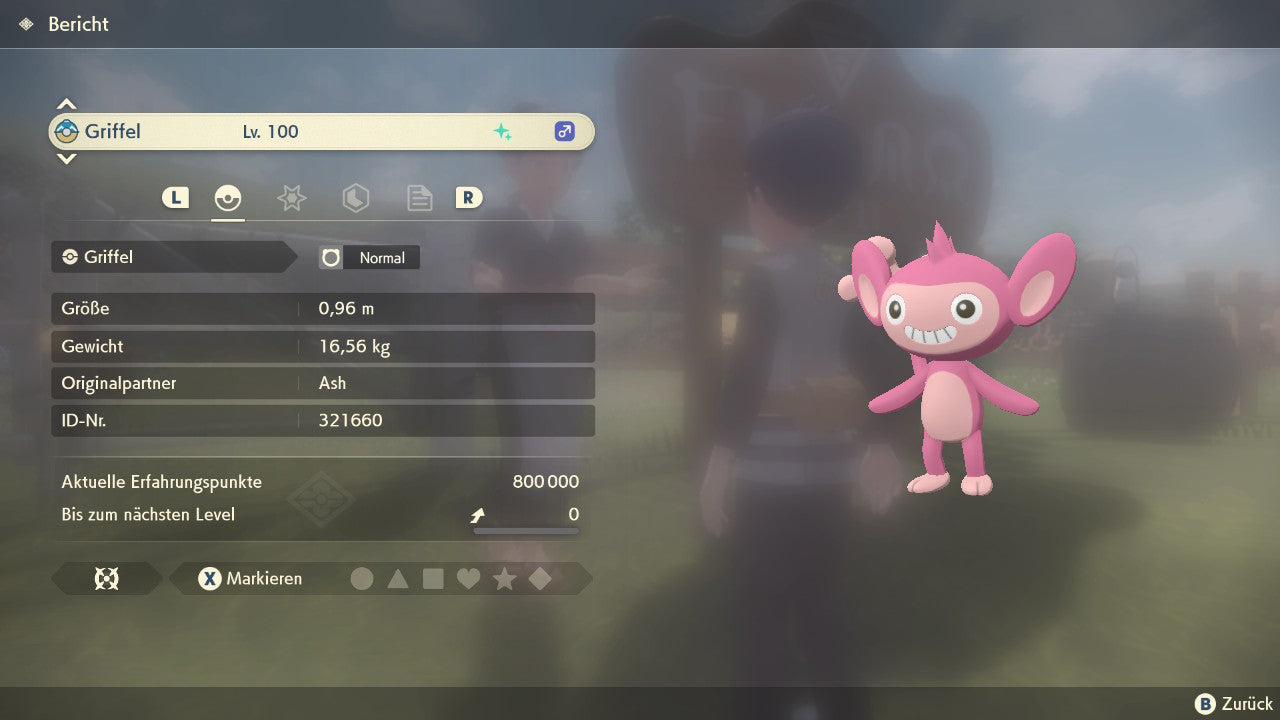1280x720 pixels.
Task: Toggle the heart marking
Action: pos(468,578)
